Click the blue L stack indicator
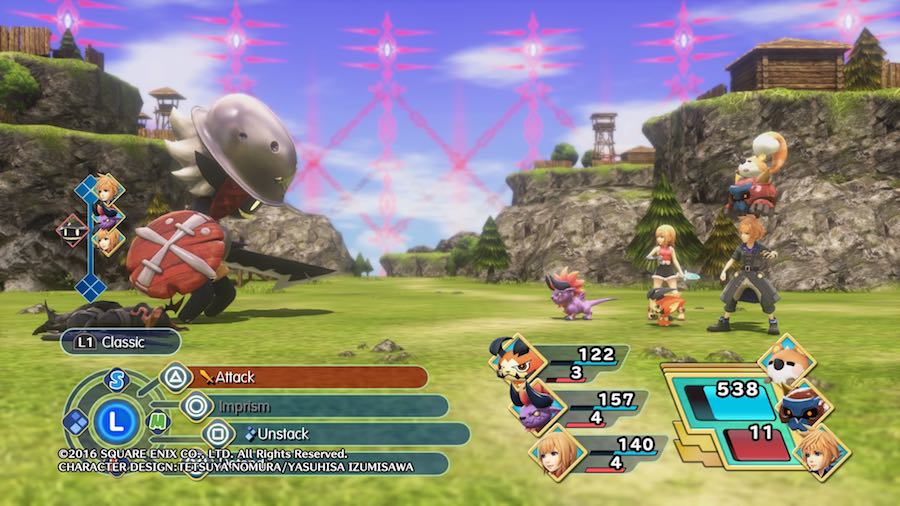 coord(116,422)
